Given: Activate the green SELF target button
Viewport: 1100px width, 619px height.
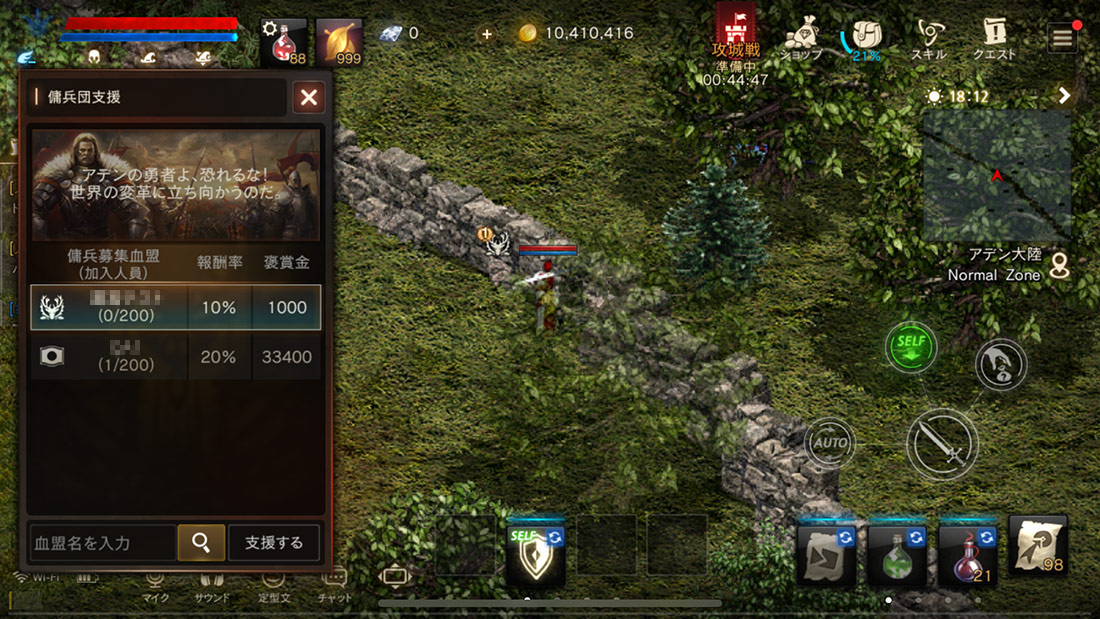Looking at the screenshot, I should 911,348.
